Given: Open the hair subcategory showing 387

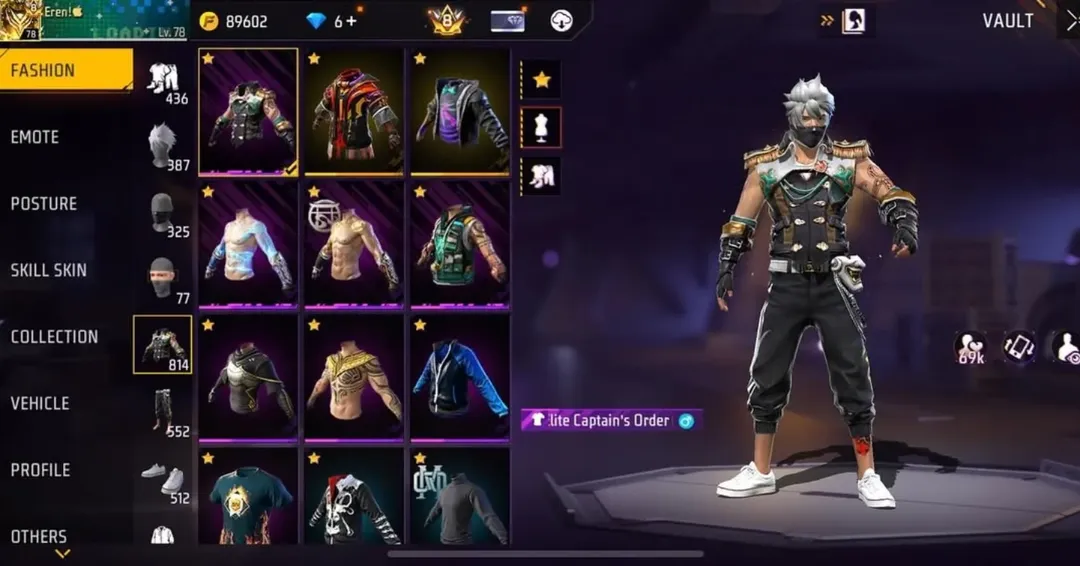Looking at the screenshot, I should tap(163, 146).
